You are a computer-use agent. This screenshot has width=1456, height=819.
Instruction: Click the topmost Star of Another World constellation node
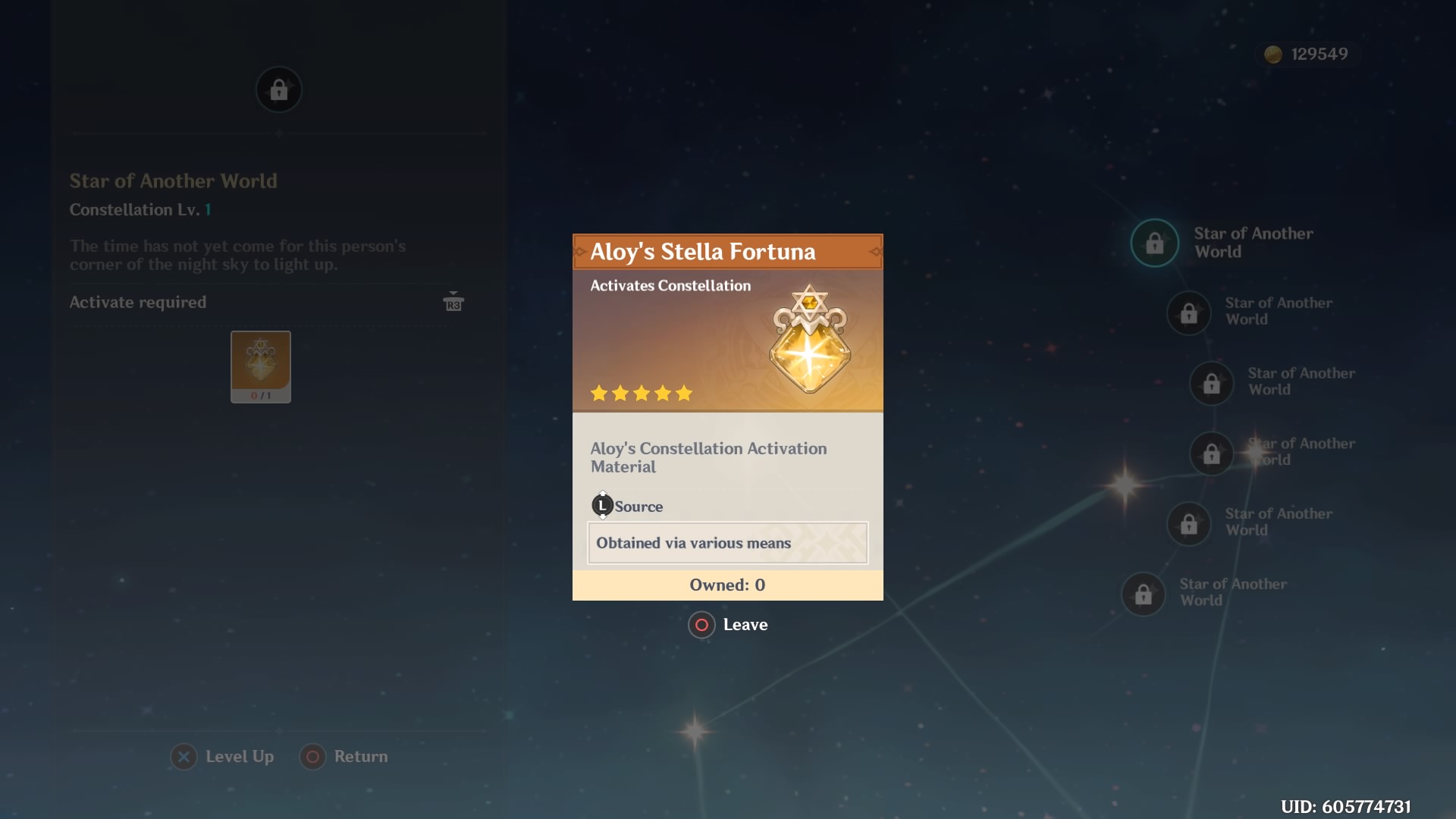pos(1154,243)
